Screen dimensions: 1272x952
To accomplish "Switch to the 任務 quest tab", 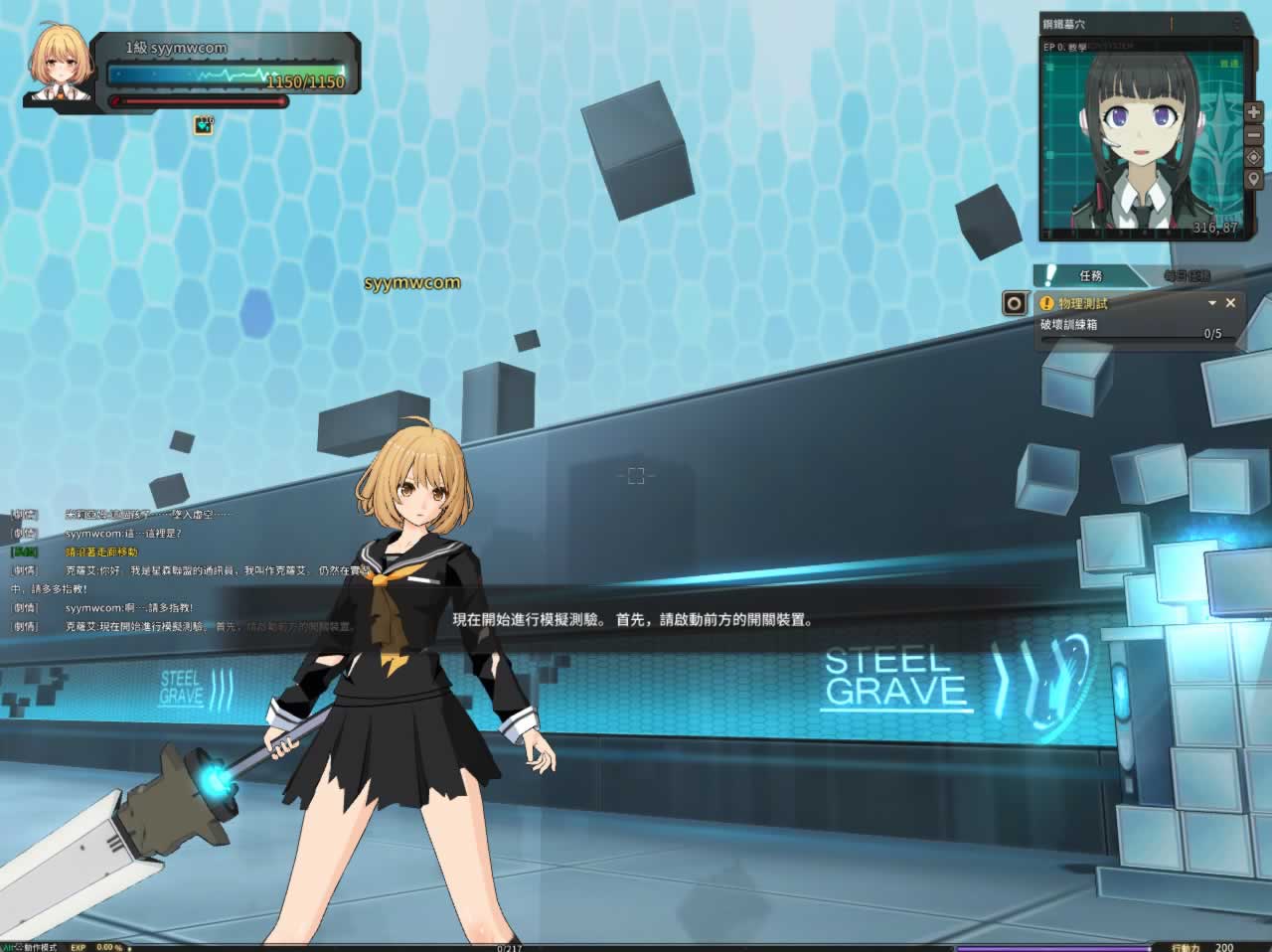I will click(1090, 275).
